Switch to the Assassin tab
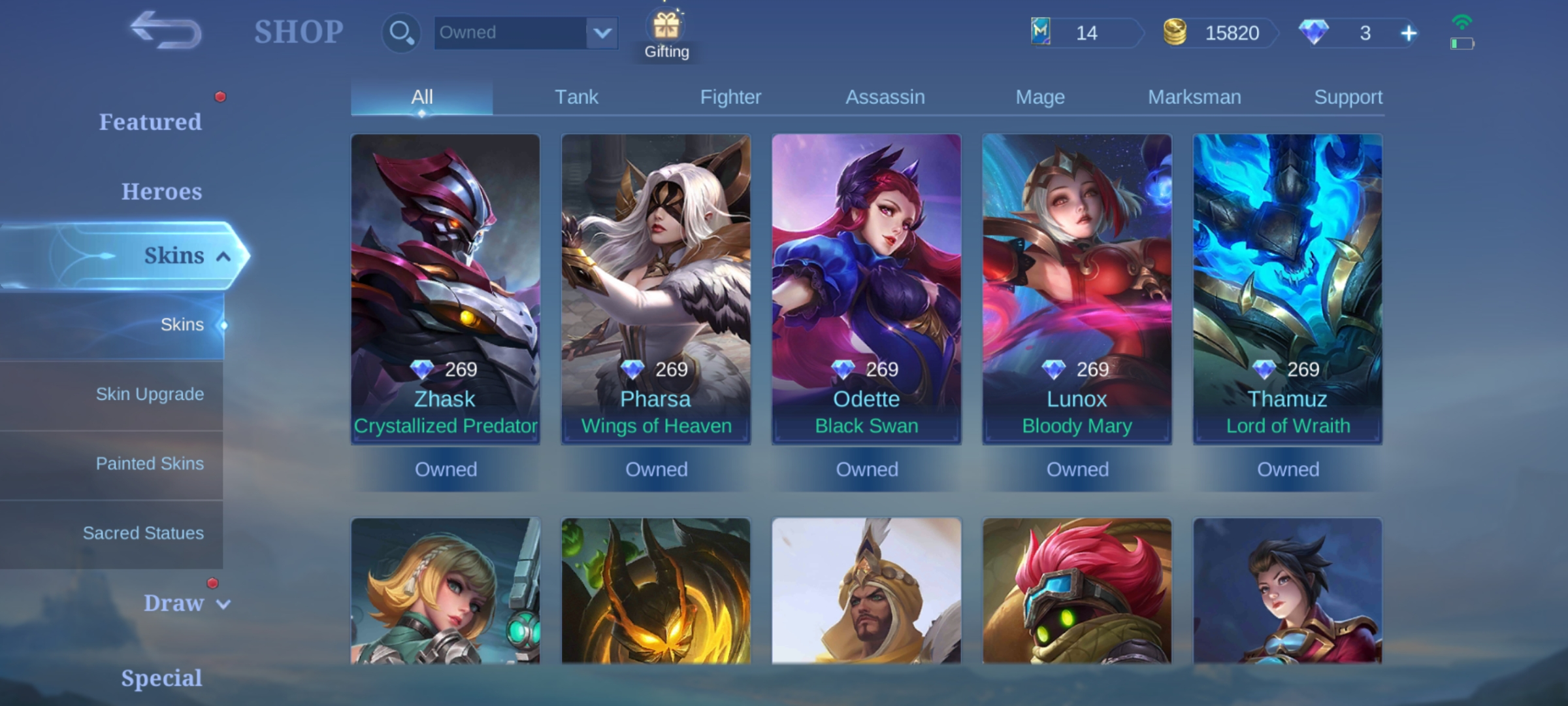1568x706 pixels. (x=885, y=96)
